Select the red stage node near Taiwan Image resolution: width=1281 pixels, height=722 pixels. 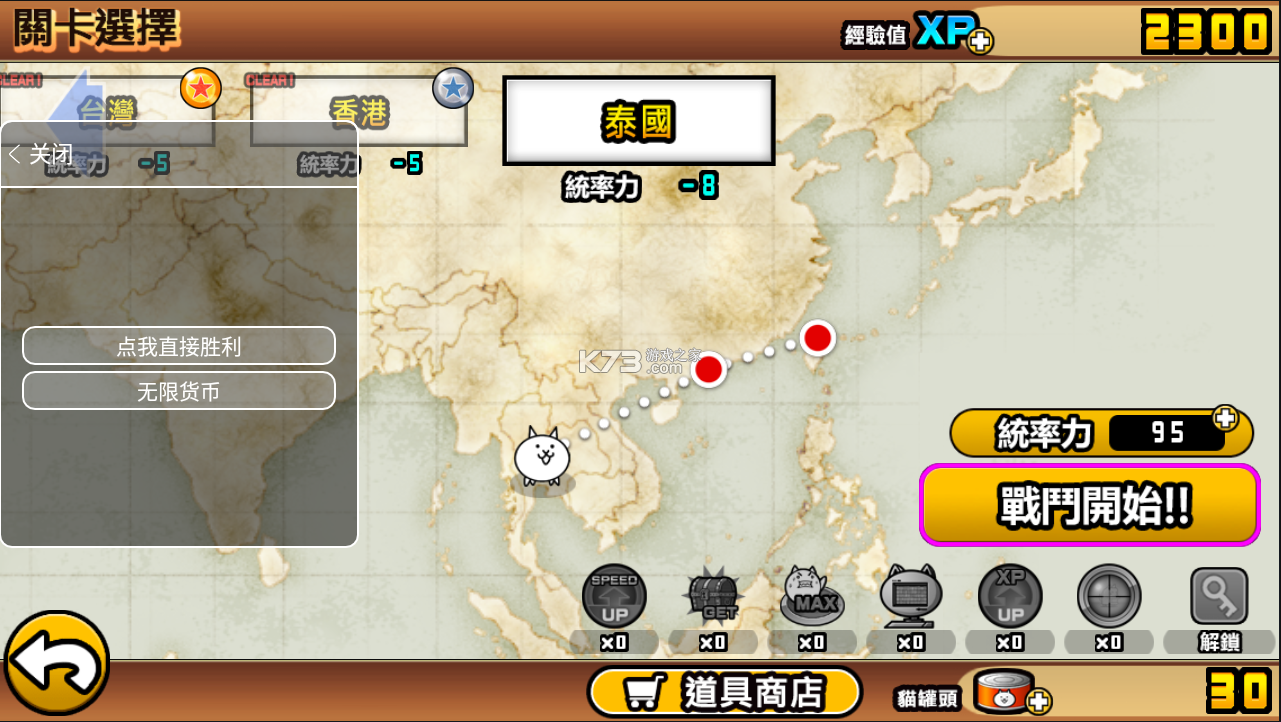(x=817, y=338)
